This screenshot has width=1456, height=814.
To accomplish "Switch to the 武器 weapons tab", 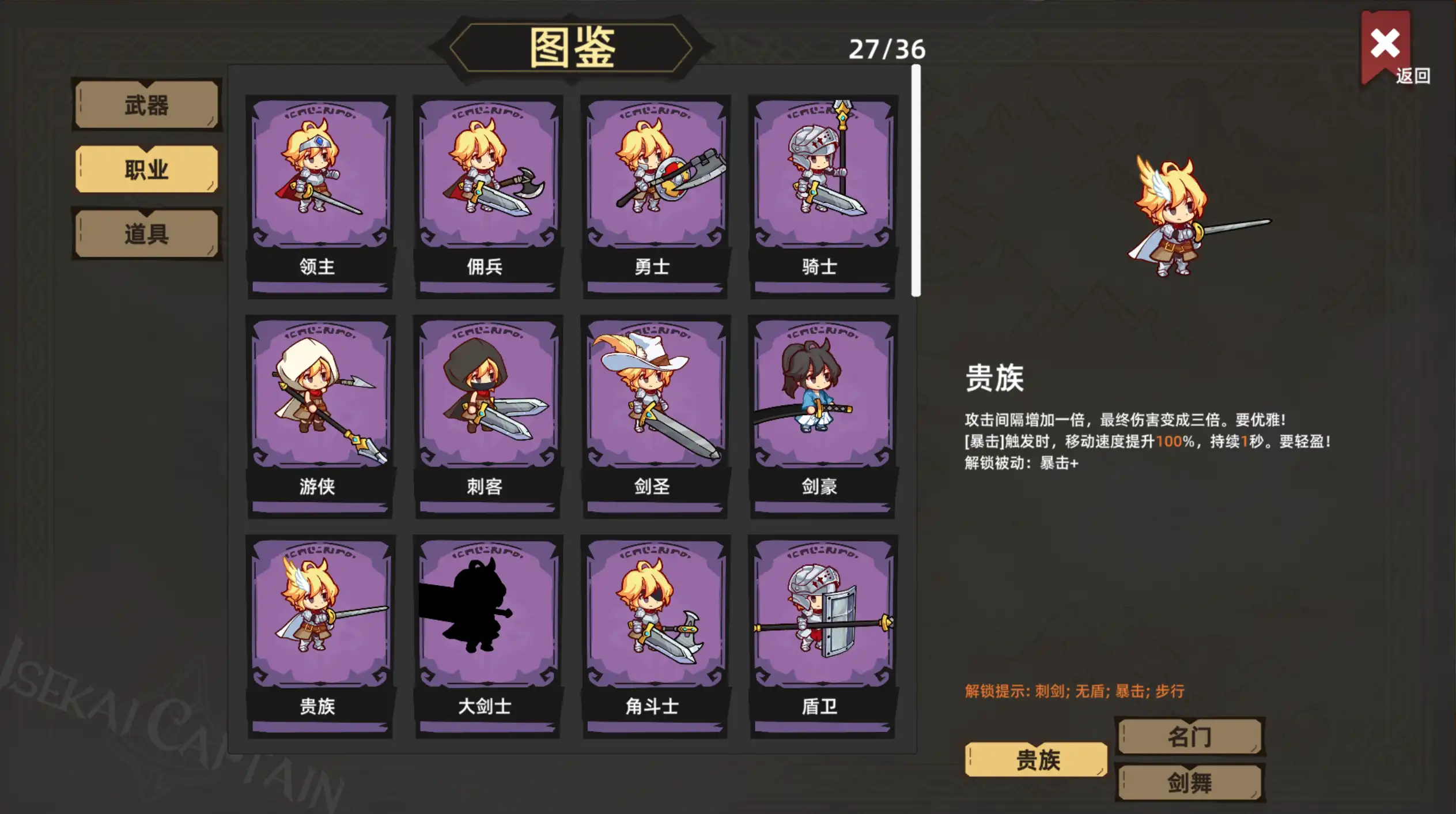I will pyautogui.click(x=146, y=107).
